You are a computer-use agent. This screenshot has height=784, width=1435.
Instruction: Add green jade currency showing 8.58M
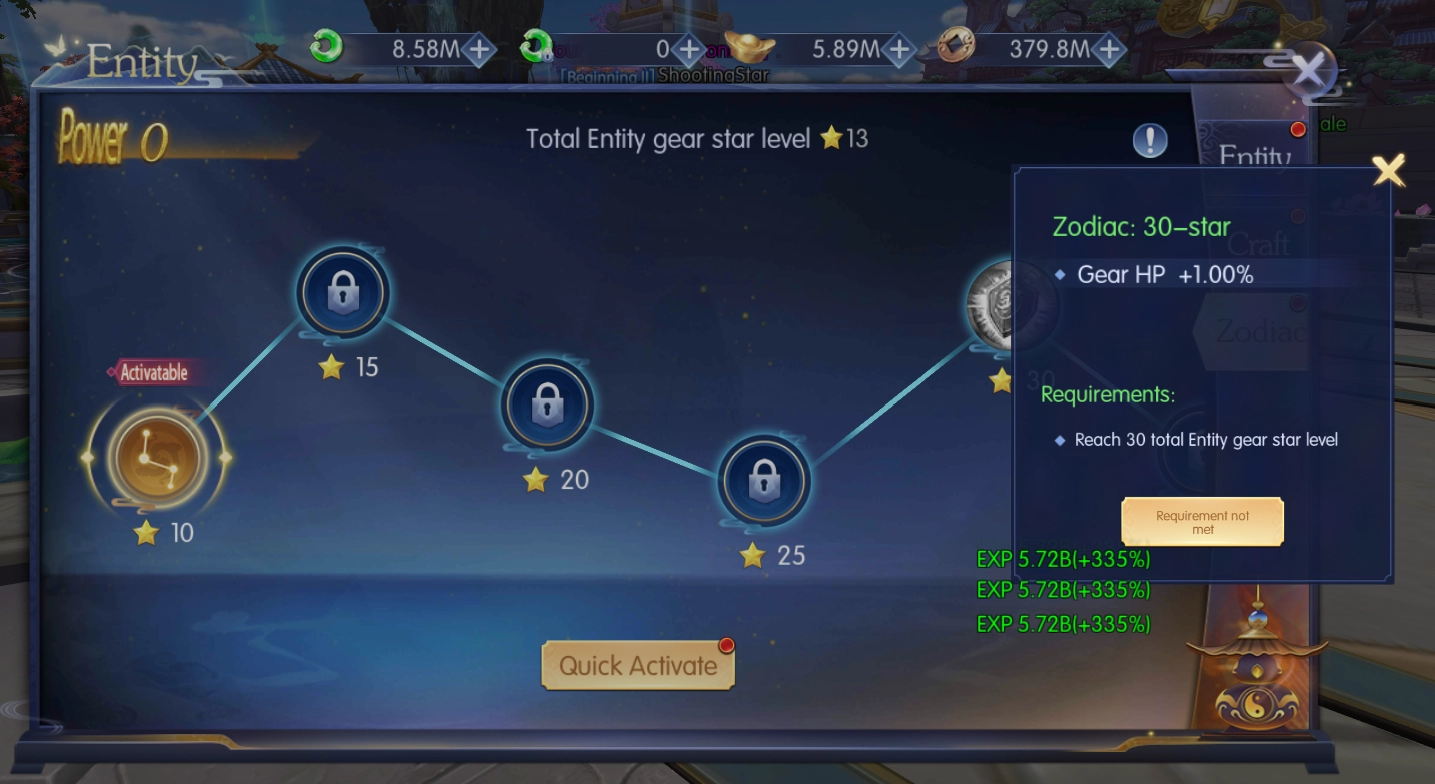click(x=480, y=49)
